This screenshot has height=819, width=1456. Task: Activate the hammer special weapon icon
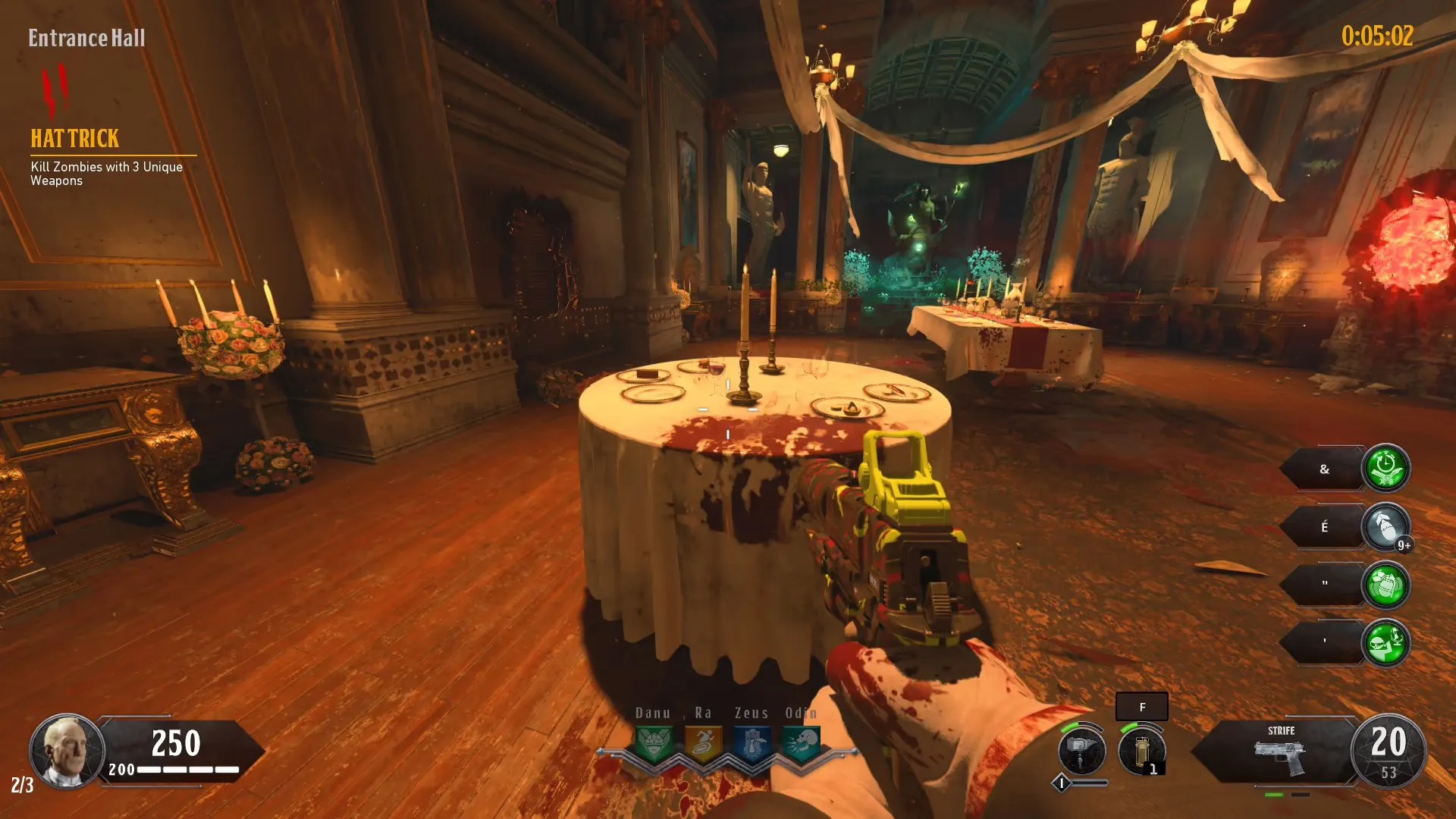(1081, 751)
